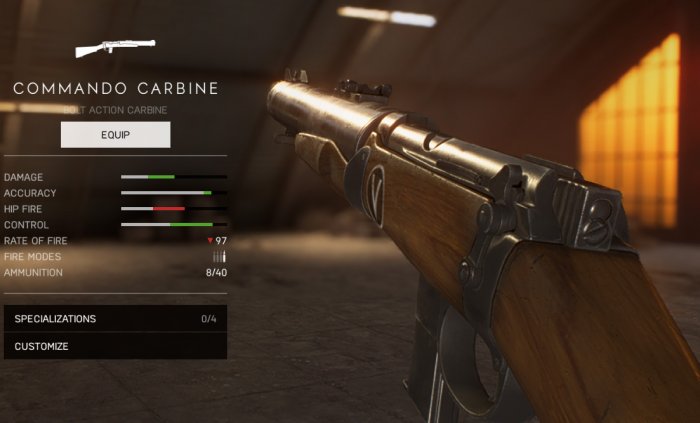Open the Customize option
This screenshot has height=423, width=700.
pos(115,346)
